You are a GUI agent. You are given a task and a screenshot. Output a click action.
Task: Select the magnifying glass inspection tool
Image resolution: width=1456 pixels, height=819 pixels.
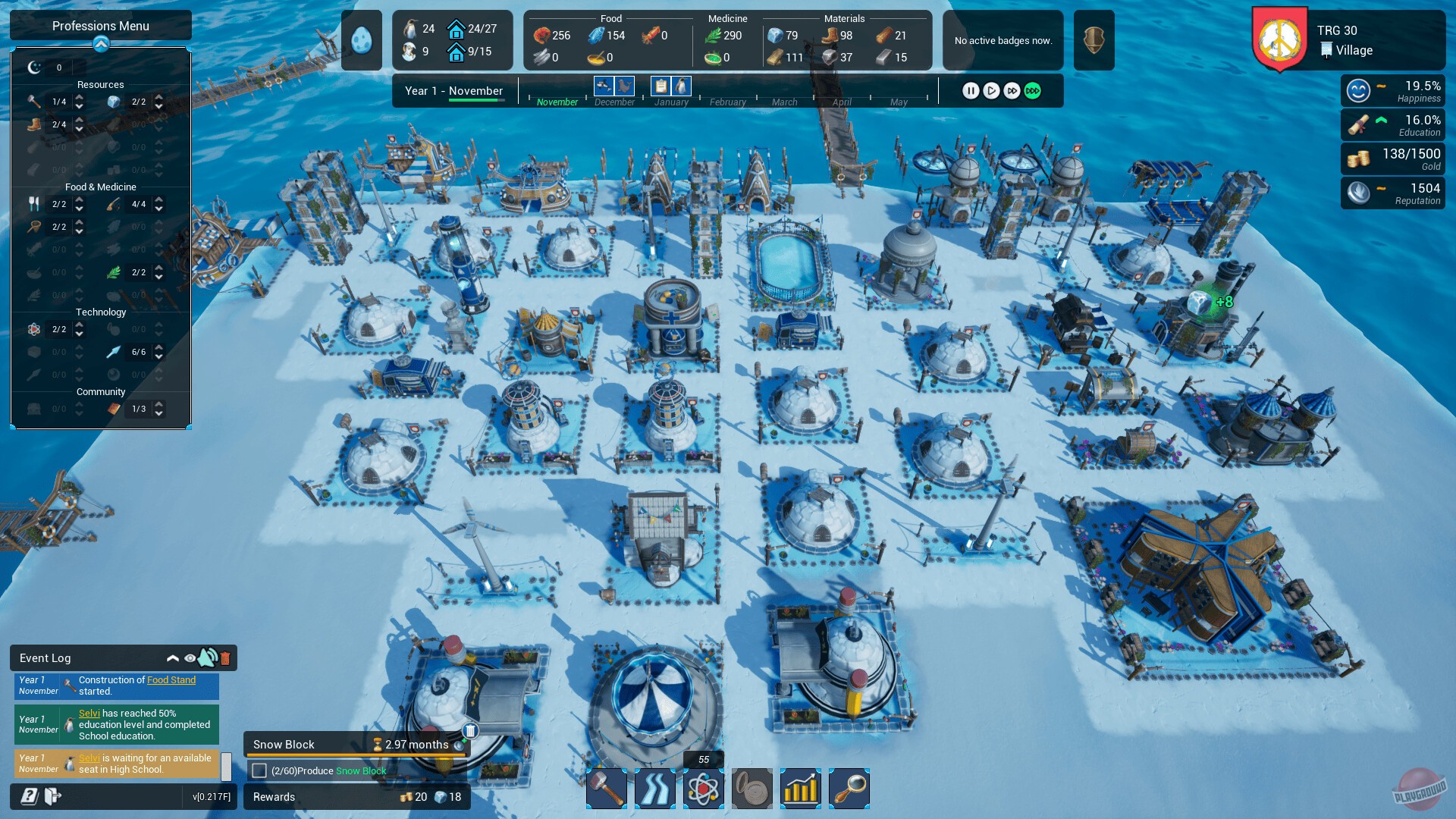pyautogui.click(x=849, y=789)
